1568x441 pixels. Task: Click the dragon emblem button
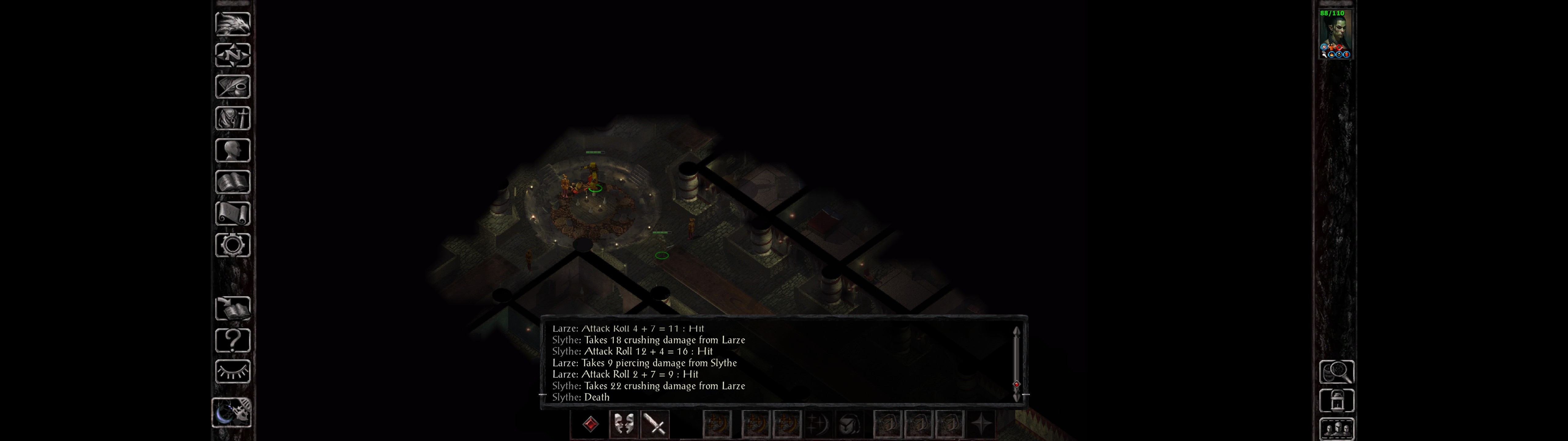click(x=232, y=24)
